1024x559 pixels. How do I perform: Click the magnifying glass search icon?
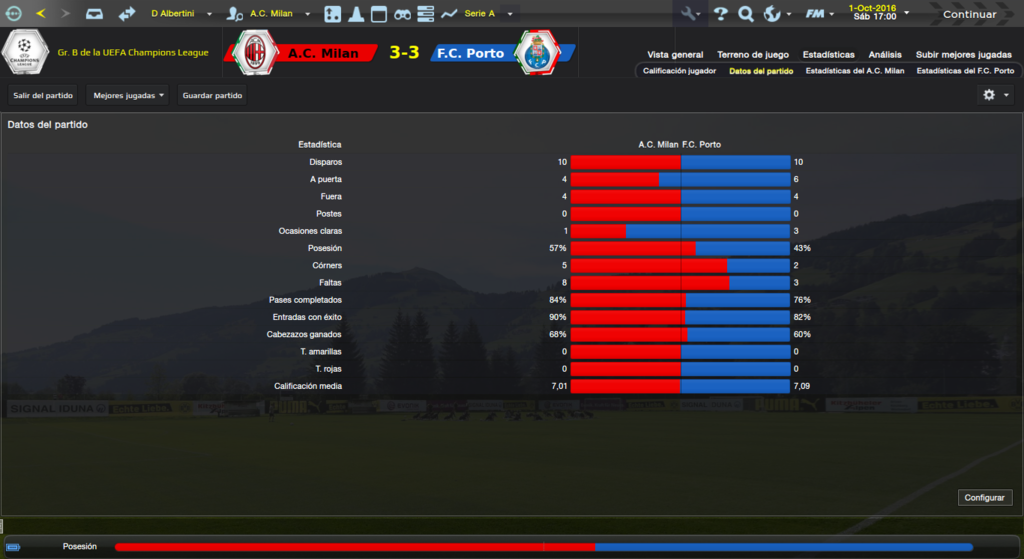(x=746, y=14)
